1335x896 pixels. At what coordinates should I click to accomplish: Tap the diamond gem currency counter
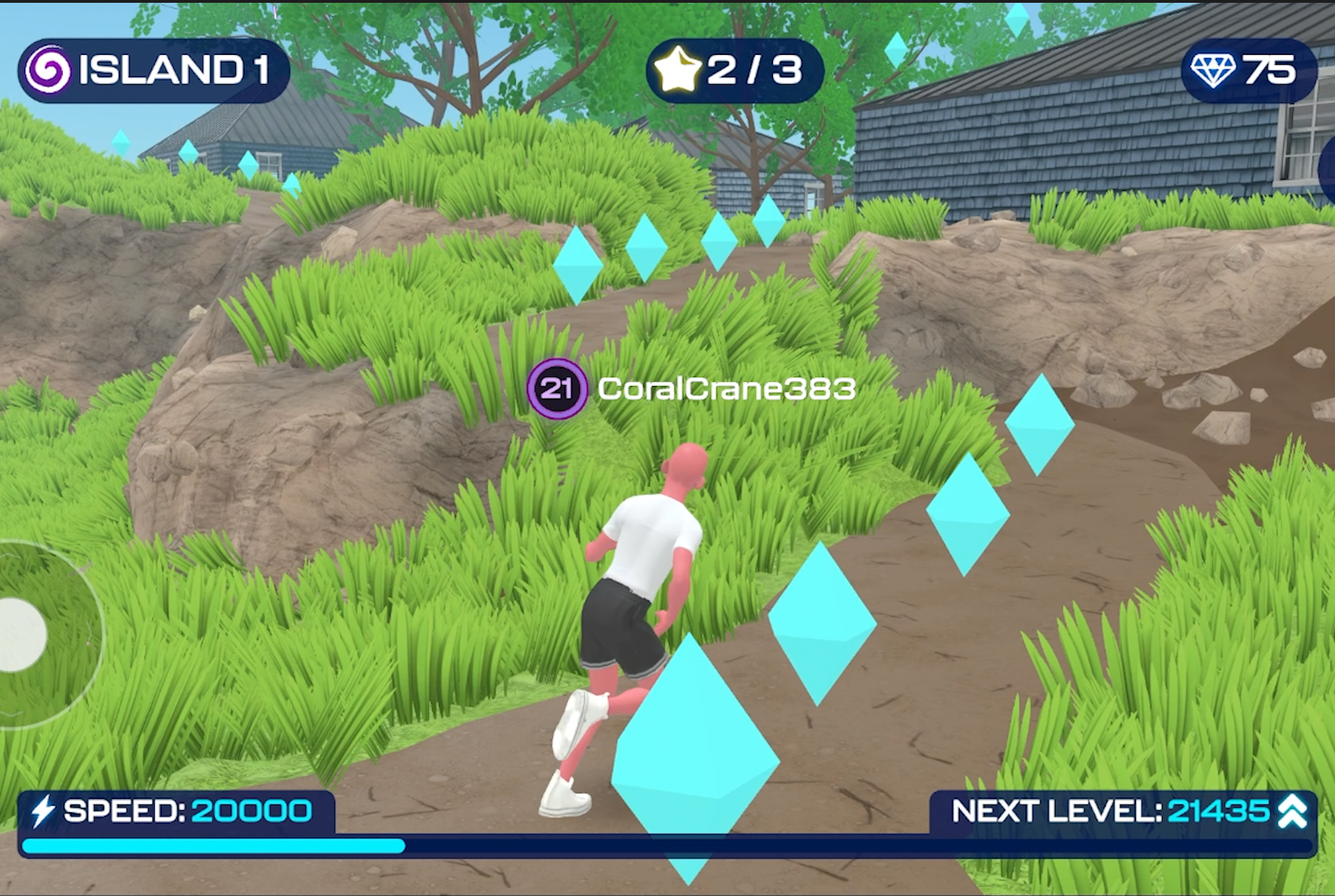click(x=1246, y=70)
